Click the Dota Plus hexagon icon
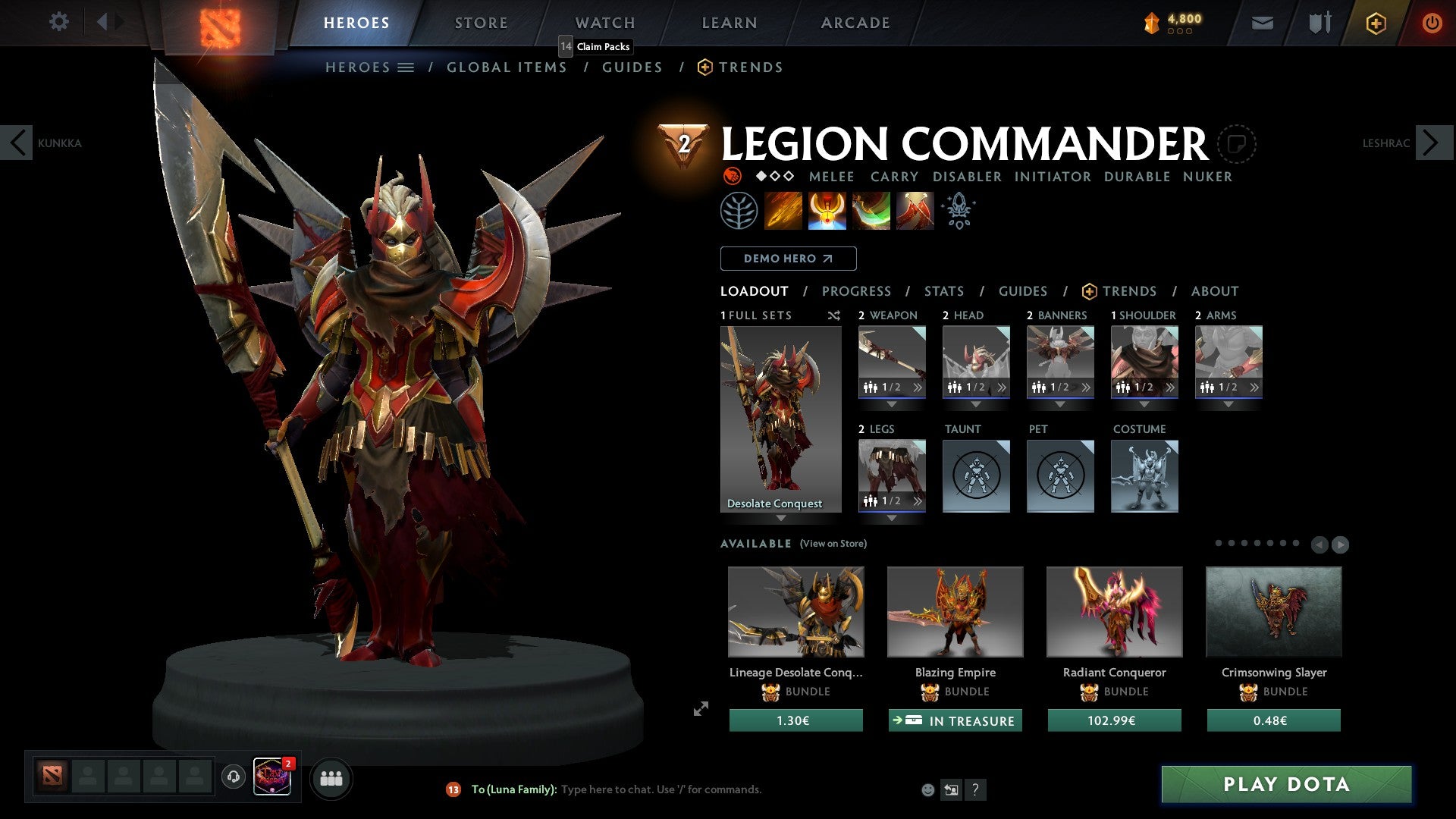This screenshot has height=819, width=1456. click(x=1375, y=23)
